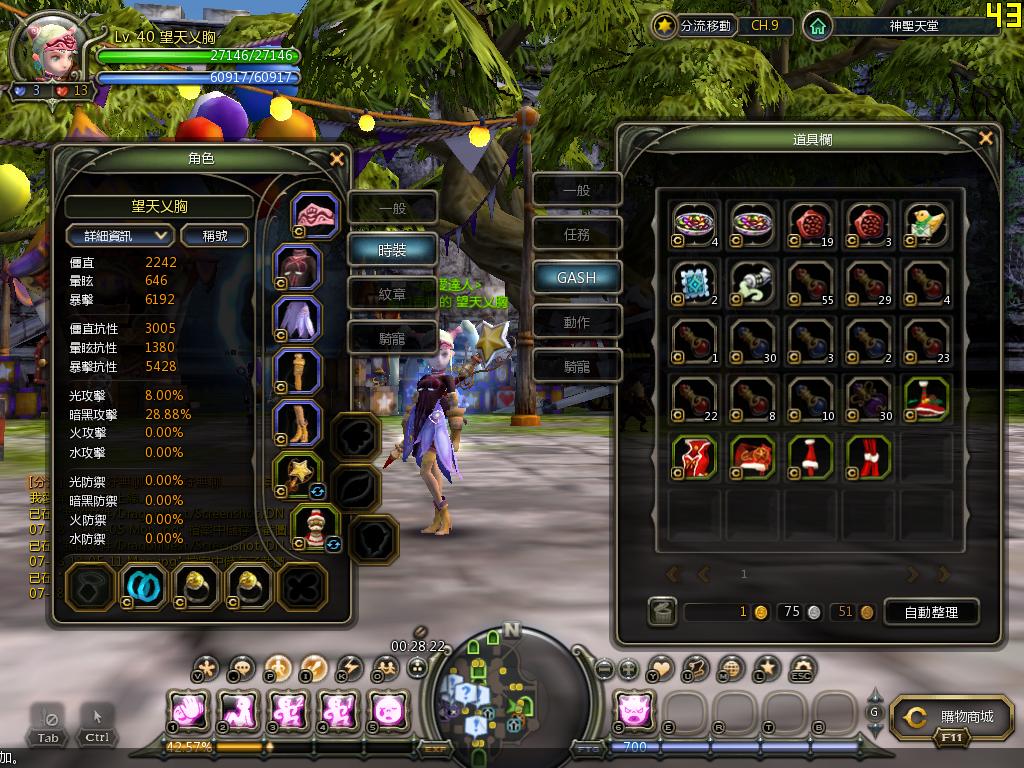
Task: Close the character (角色) window
Action: pyautogui.click(x=337, y=158)
